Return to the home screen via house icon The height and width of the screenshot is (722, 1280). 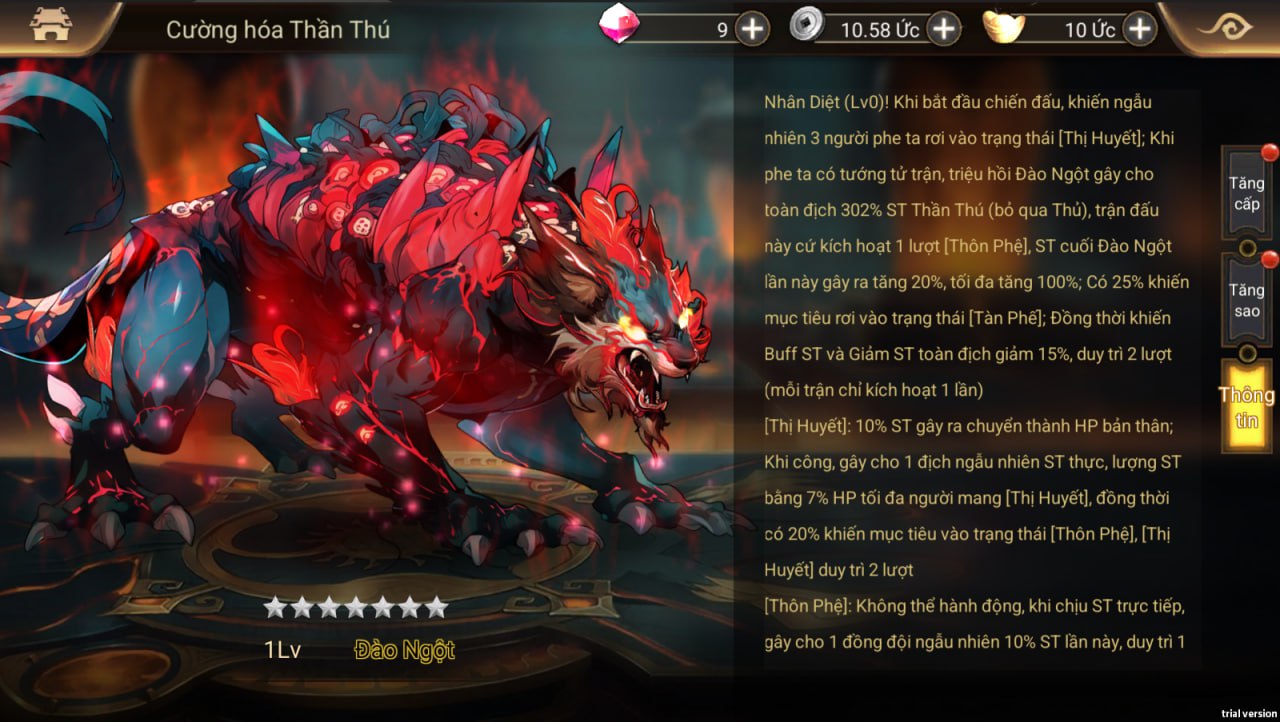coord(50,27)
